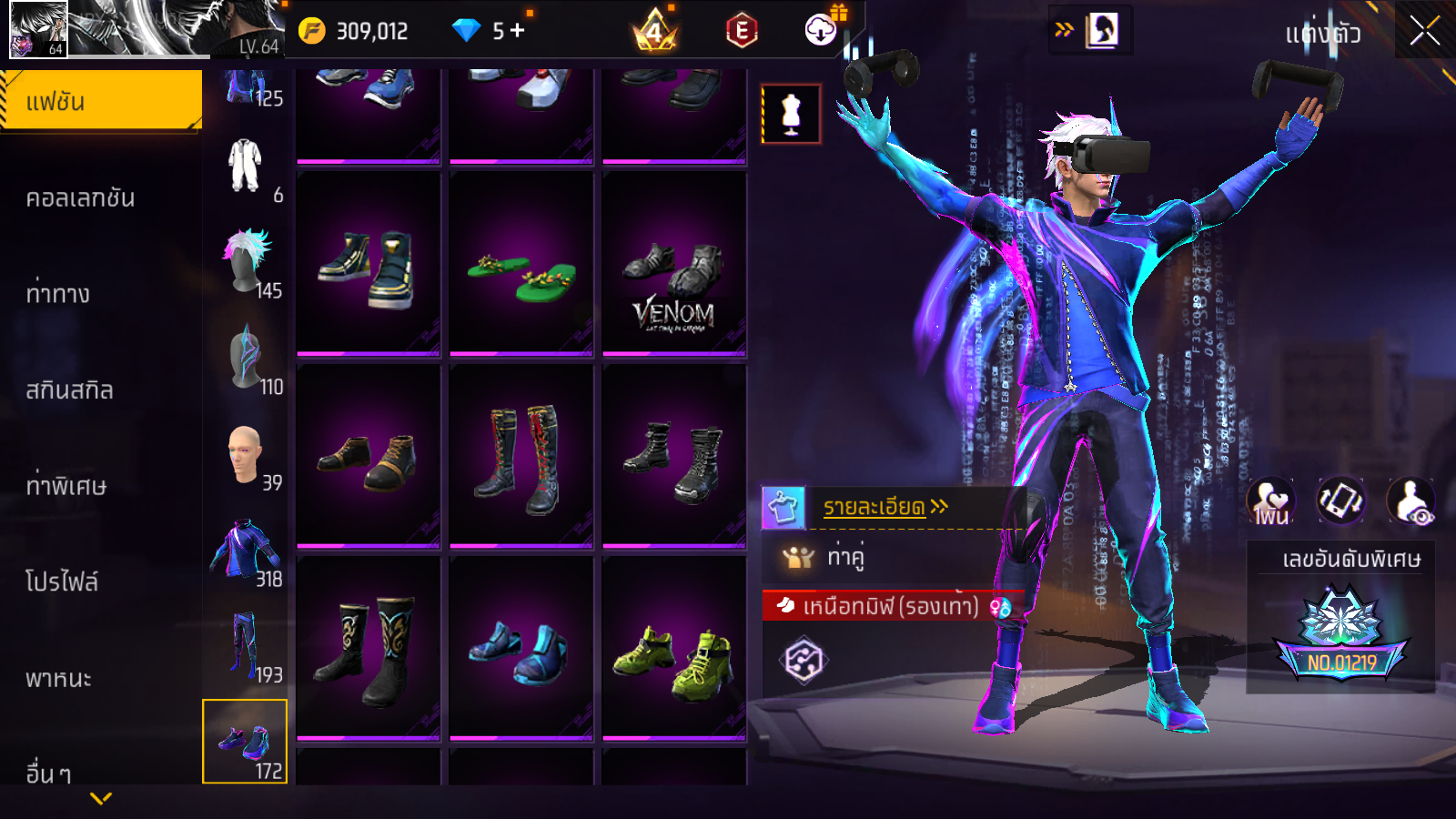Open the สกินสกิล skill skins tab
Viewport: 1456px width, 819px height.
pyautogui.click(x=69, y=390)
